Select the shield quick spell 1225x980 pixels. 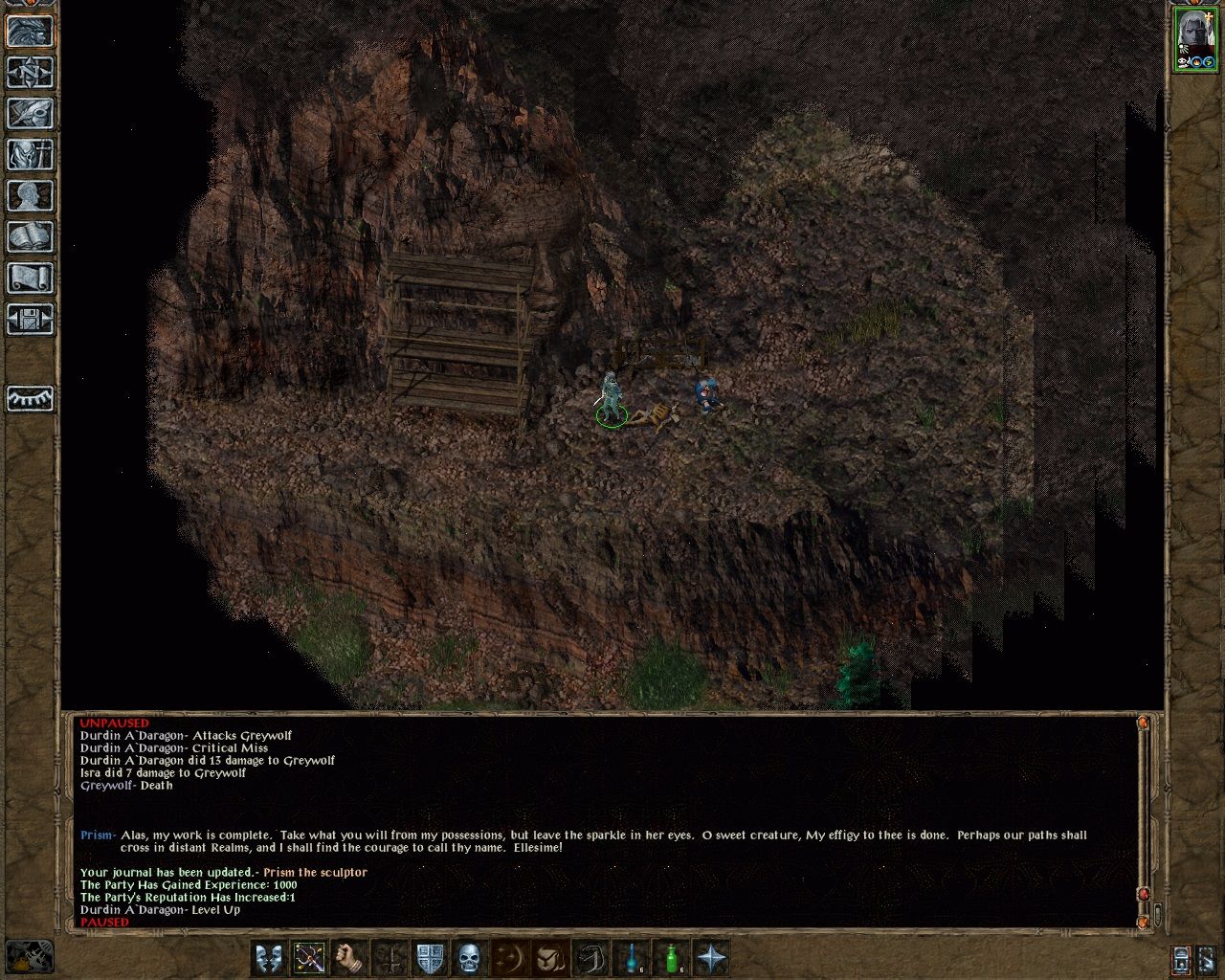428,957
